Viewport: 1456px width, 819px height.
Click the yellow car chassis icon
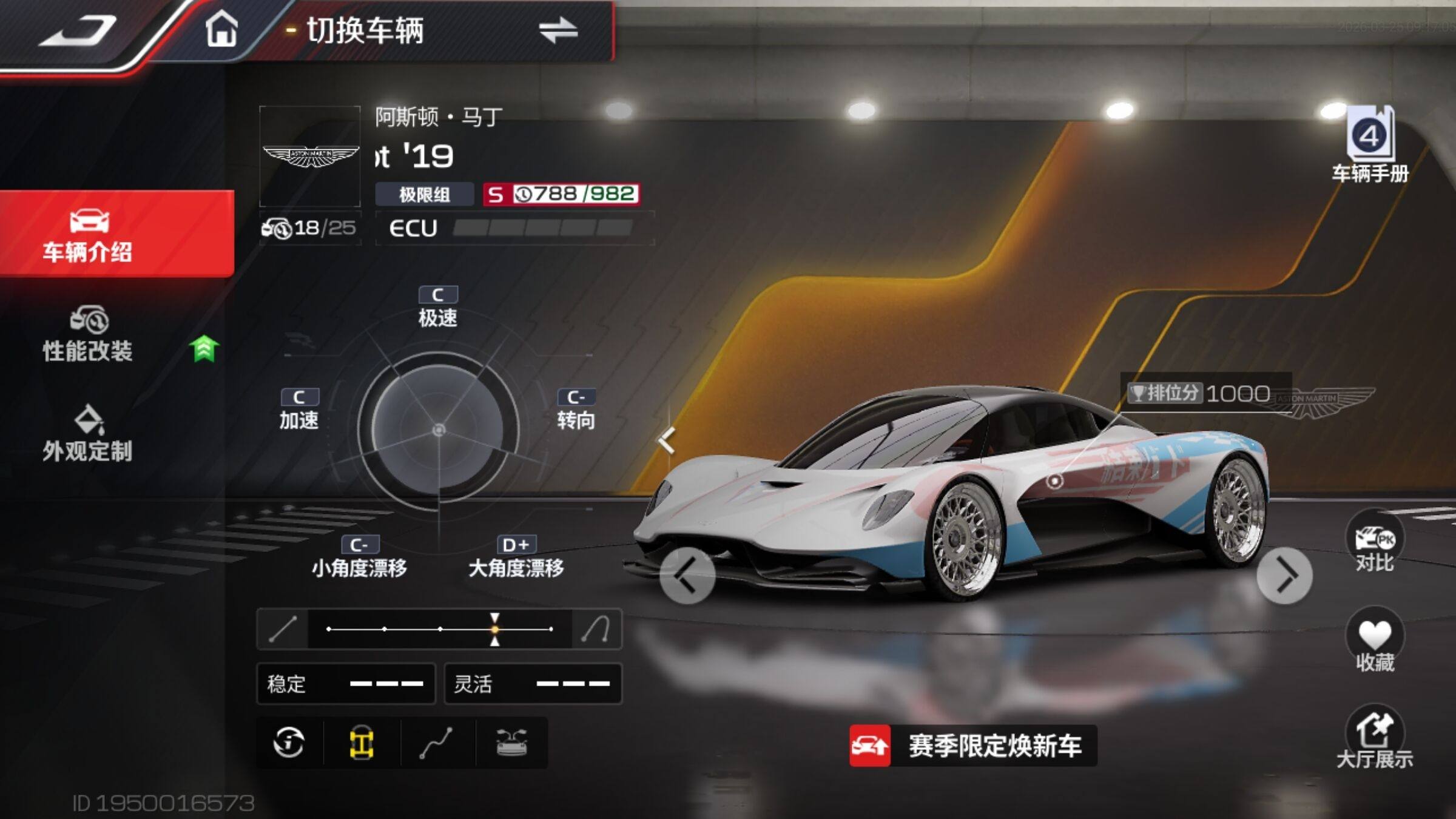[362, 743]
